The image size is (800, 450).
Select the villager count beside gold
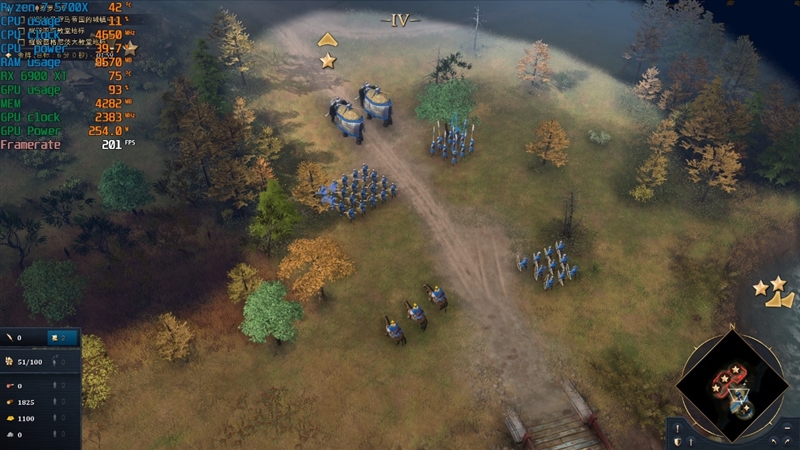pyautogui.click(x=57, y=418)
